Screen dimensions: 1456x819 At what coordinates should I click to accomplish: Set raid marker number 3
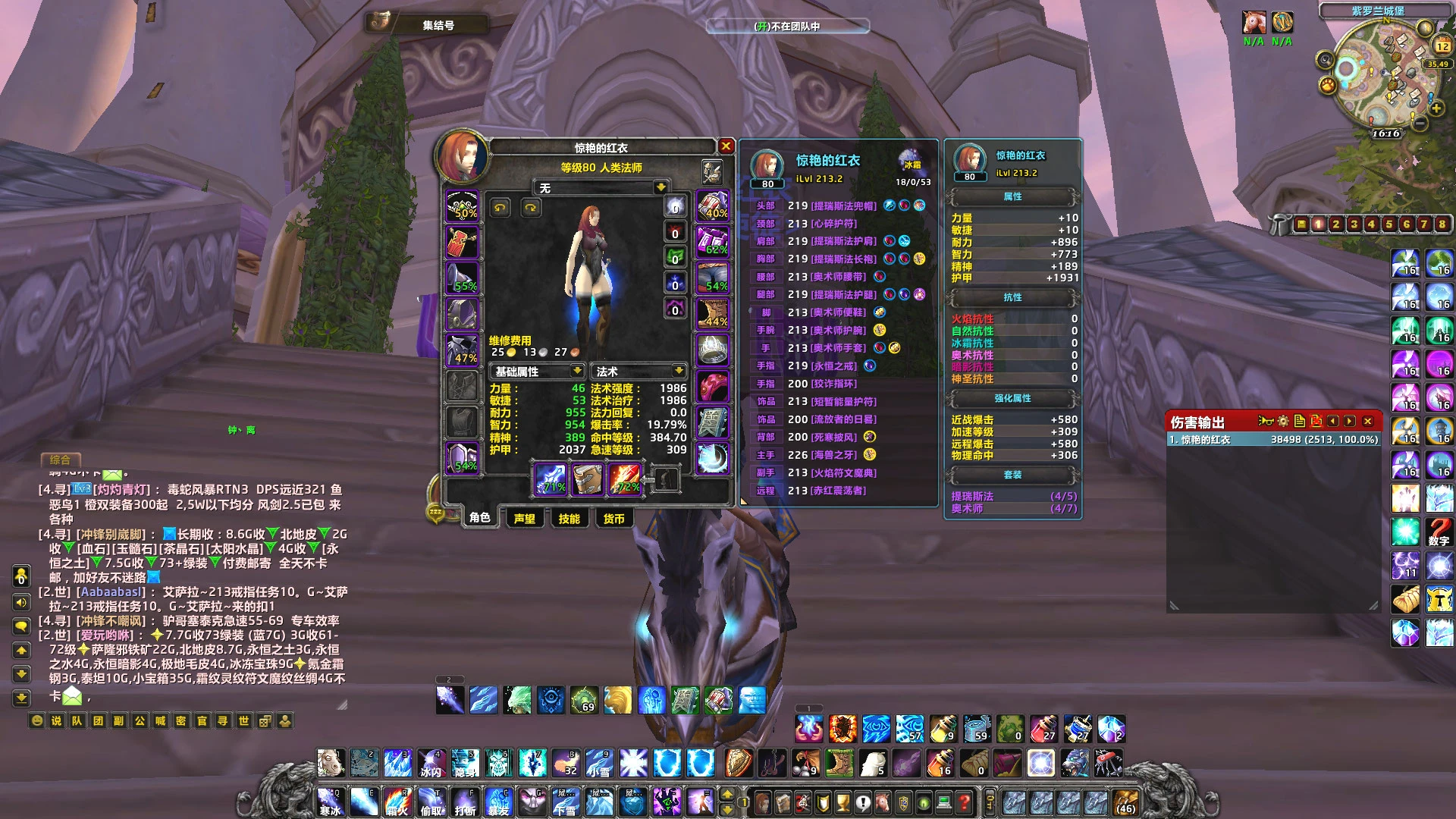point(1354,224)
